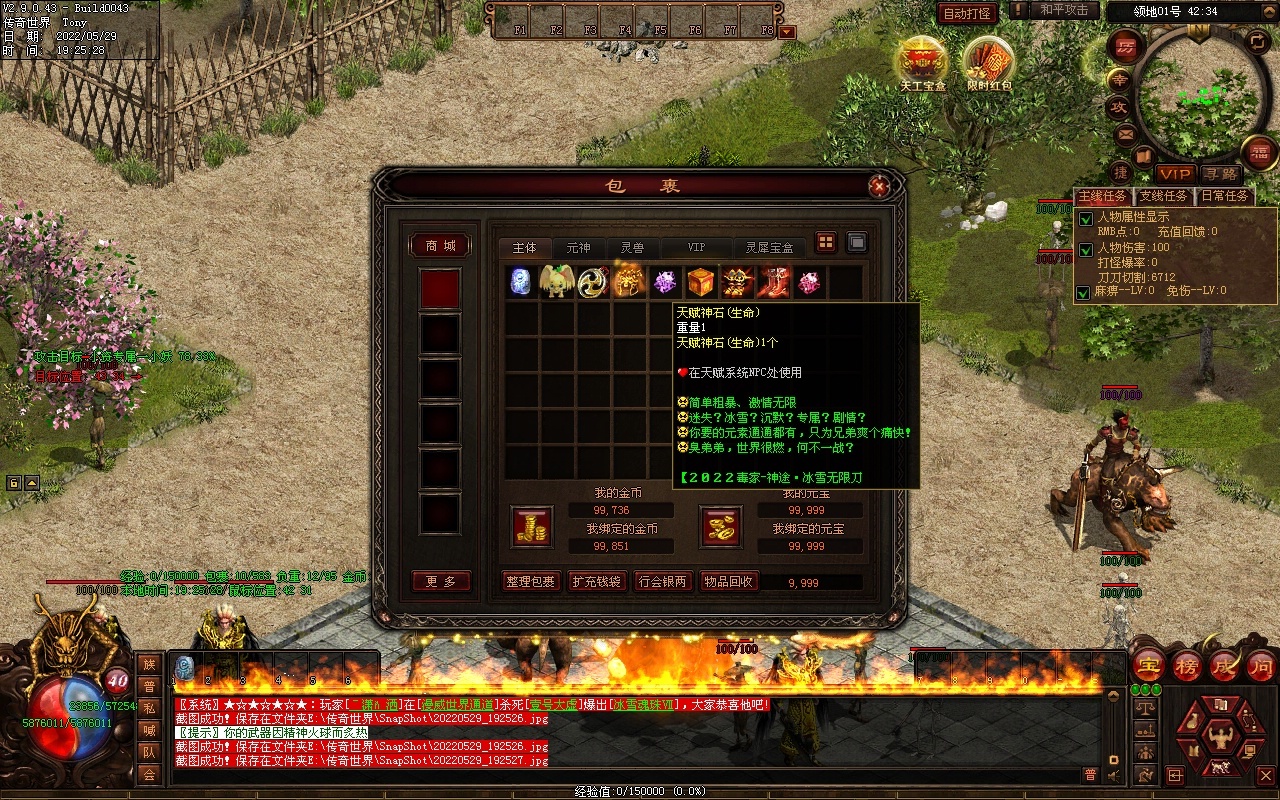Select the blue talent stone item
Image resolution: width=1280 pixels, height=800 pixels.
point(521,282)
